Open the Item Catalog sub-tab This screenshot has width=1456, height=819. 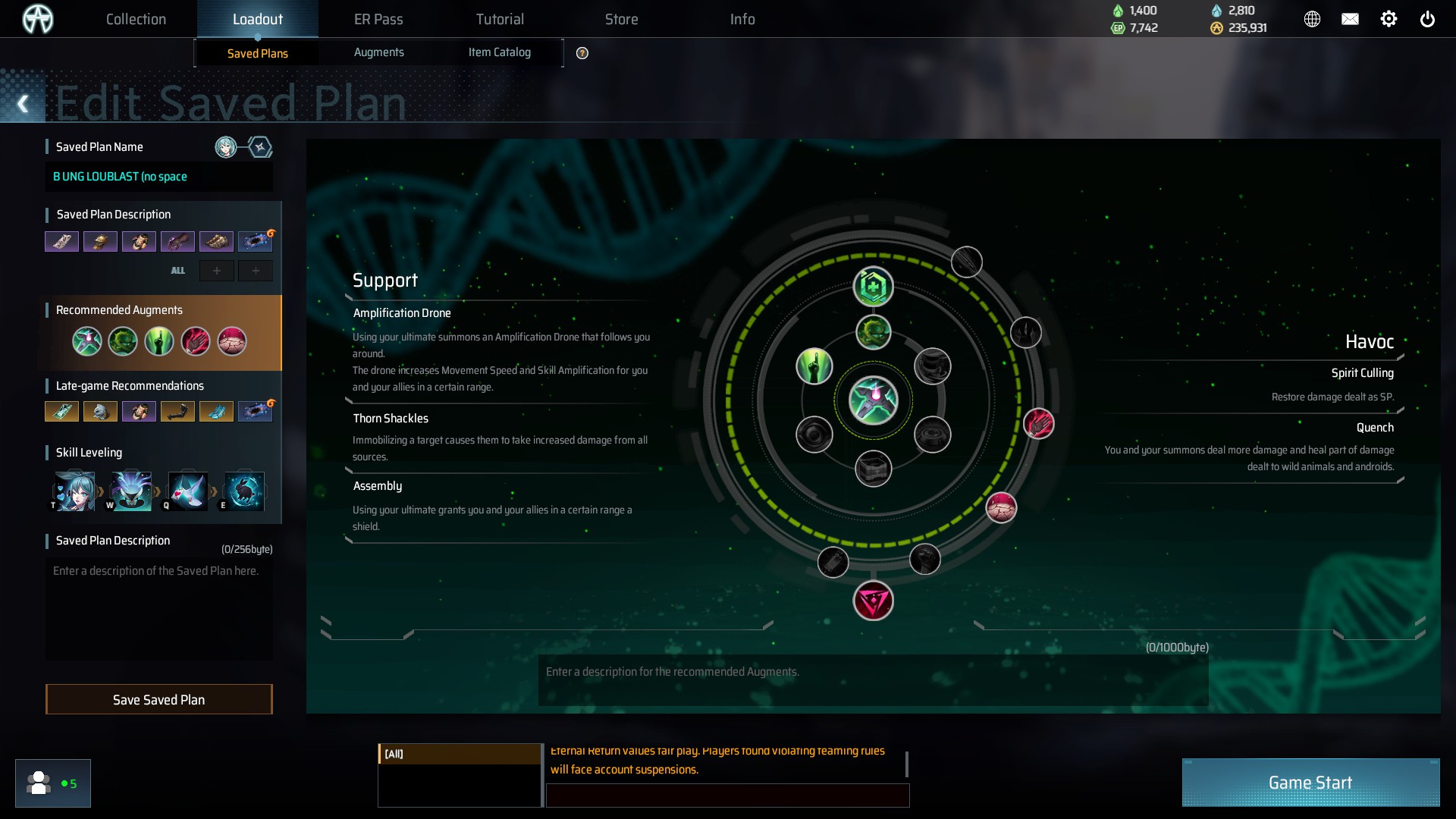[x=499, y=52]
